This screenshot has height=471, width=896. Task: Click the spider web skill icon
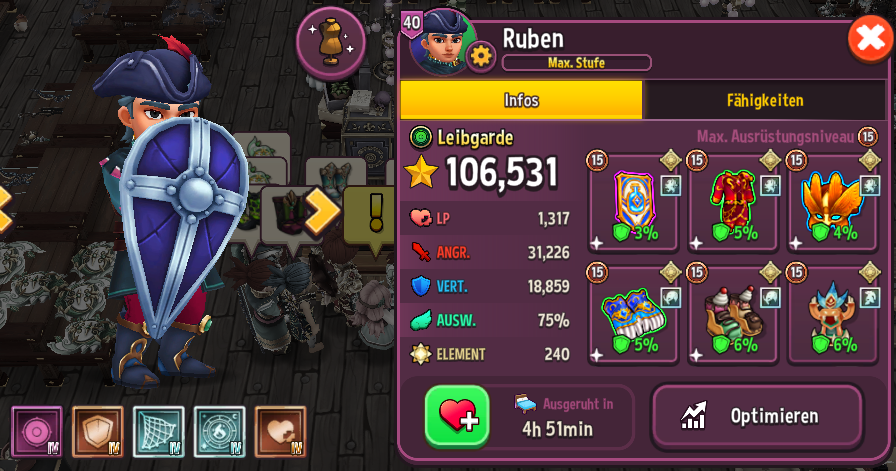tap(158, 432)
